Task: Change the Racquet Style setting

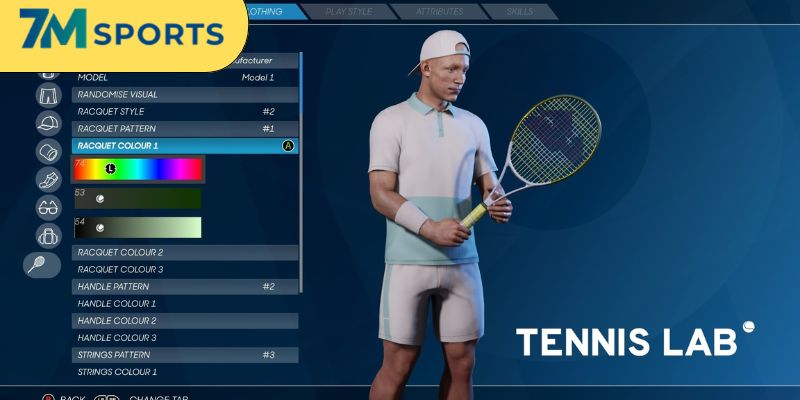Action: (185, 112)
